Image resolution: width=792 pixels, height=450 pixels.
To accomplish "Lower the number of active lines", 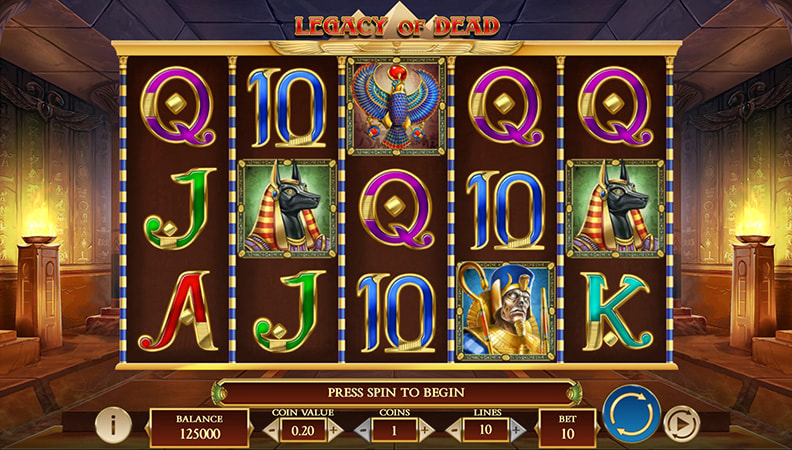I will [x=453, y=430].
